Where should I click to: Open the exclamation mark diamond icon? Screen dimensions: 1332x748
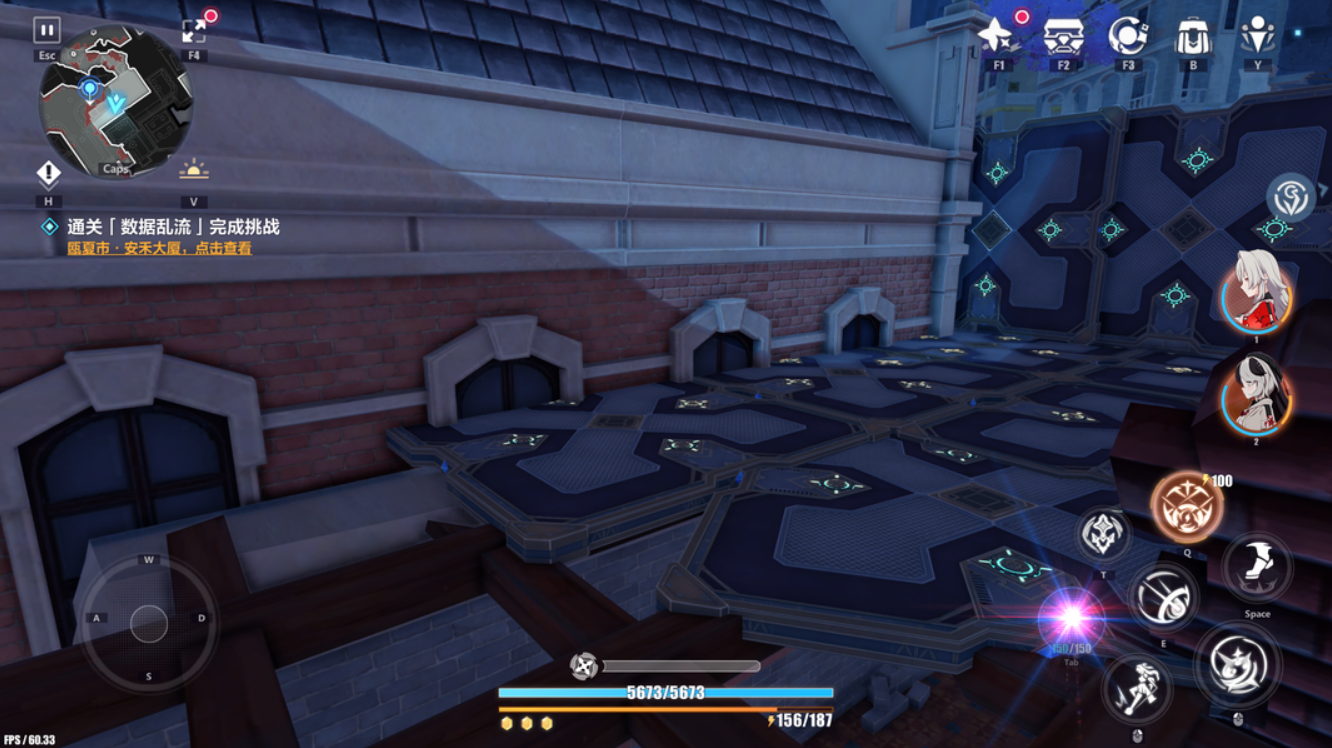pyautogui.click(x=48, y=175)
